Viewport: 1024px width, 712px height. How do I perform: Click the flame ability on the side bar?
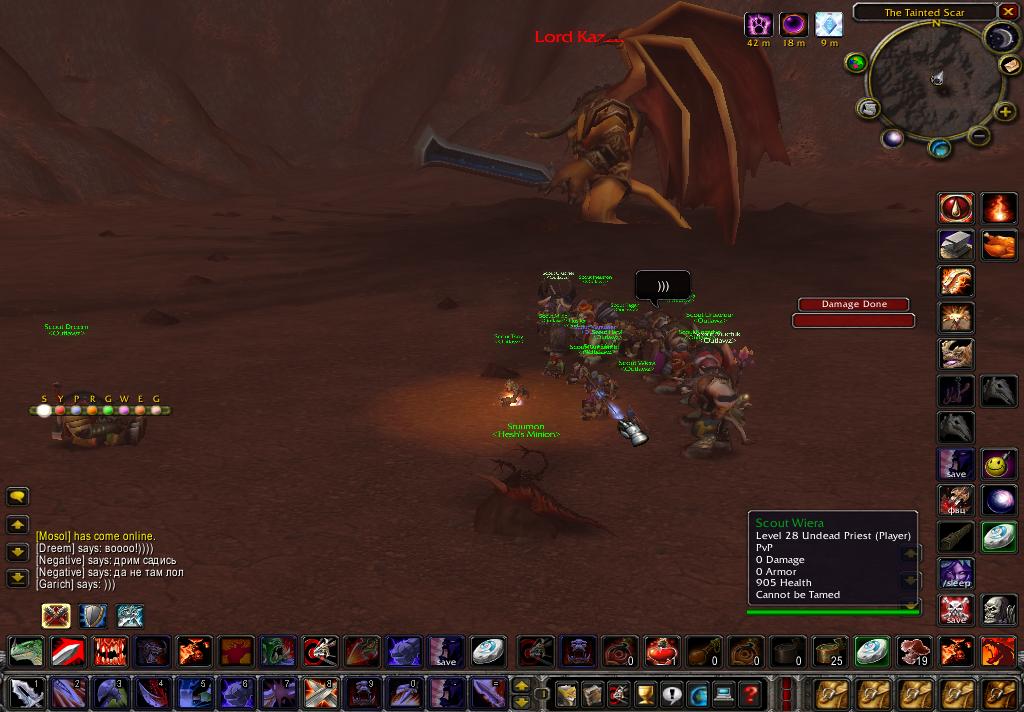click(998, 208)
